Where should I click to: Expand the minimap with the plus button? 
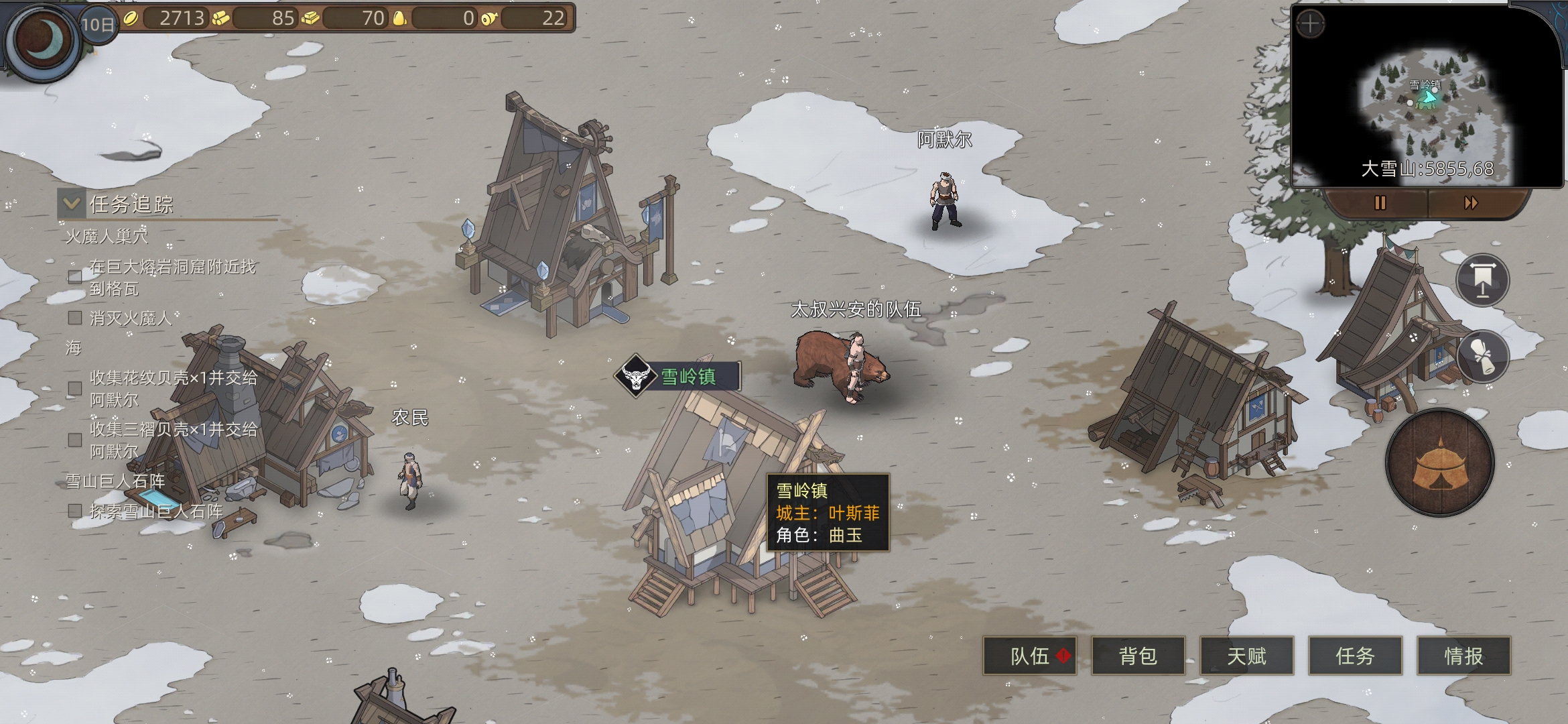[x=1310, y=25]
